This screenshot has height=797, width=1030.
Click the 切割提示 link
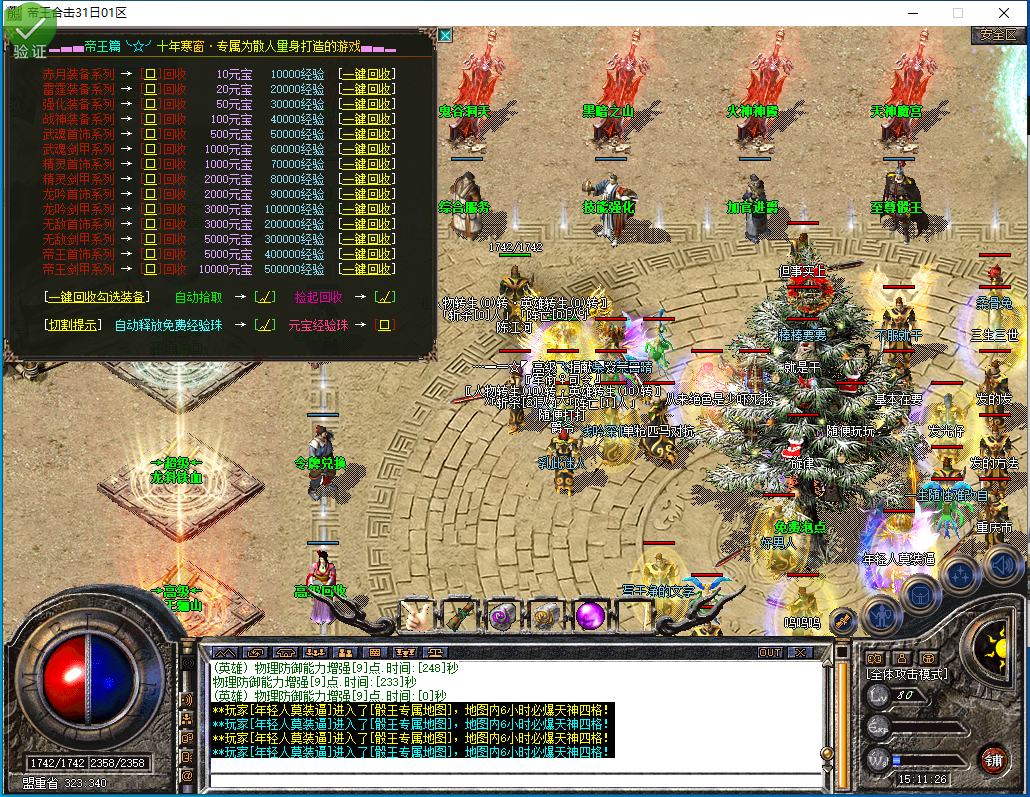point(73,325)
